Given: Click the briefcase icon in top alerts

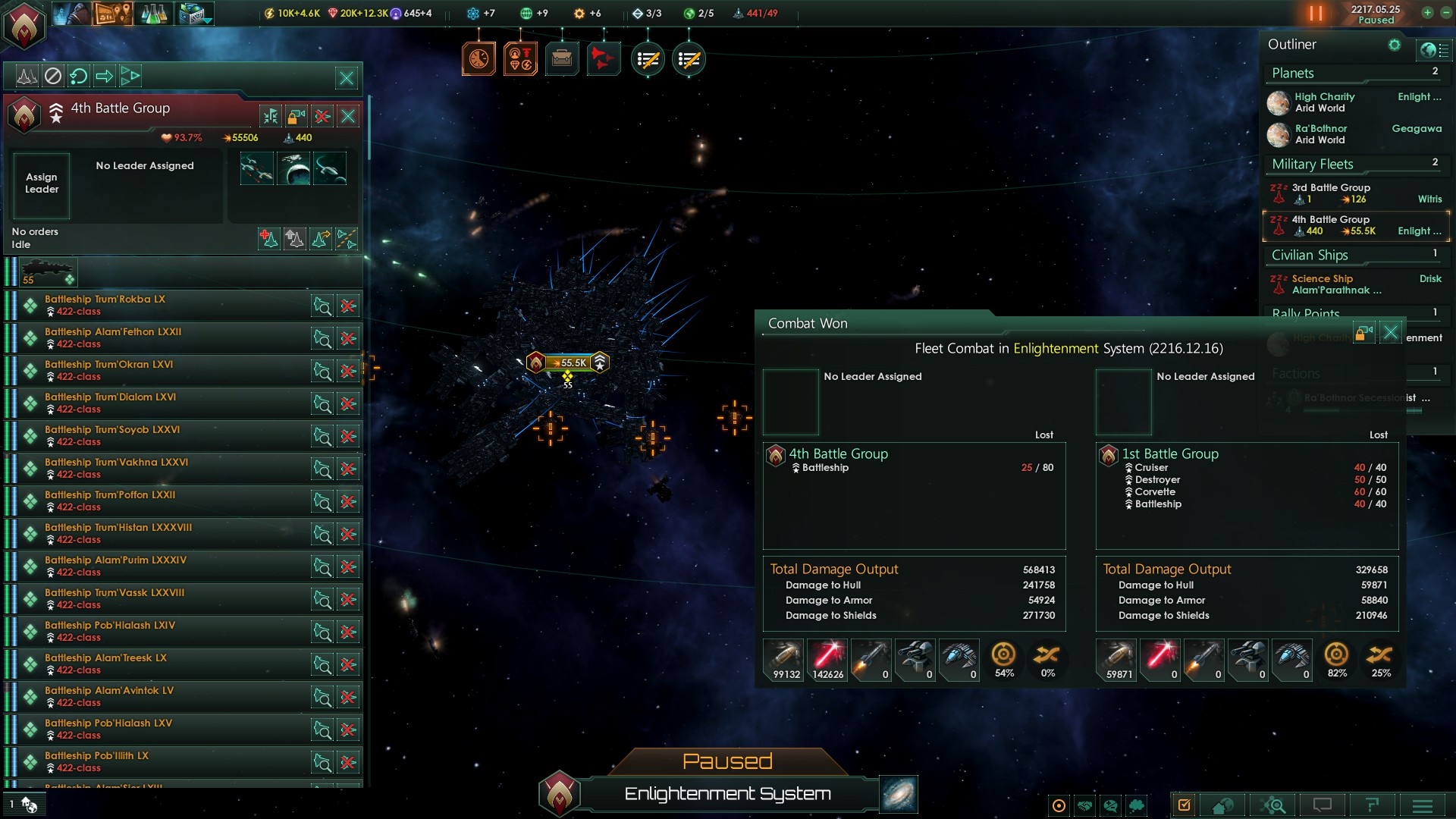Looking at the screenshot, I should click(562, 59).
